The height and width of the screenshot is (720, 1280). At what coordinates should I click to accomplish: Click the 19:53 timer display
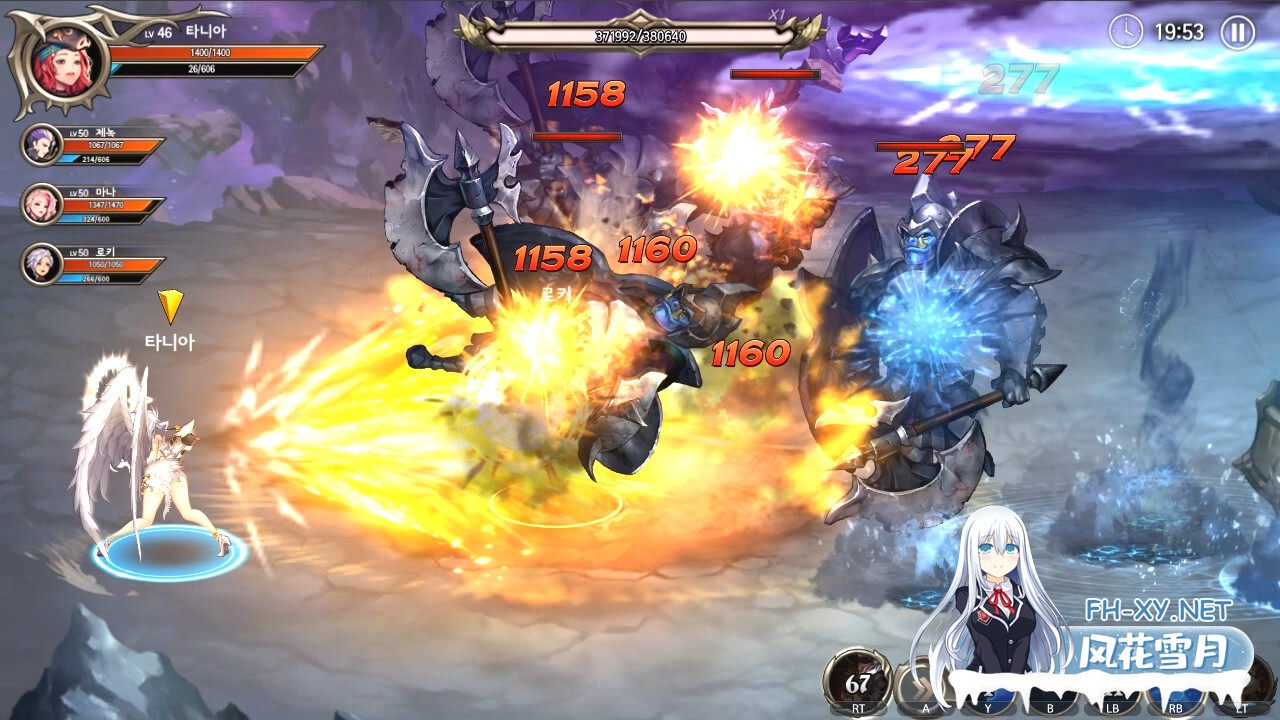[1180, 31]
